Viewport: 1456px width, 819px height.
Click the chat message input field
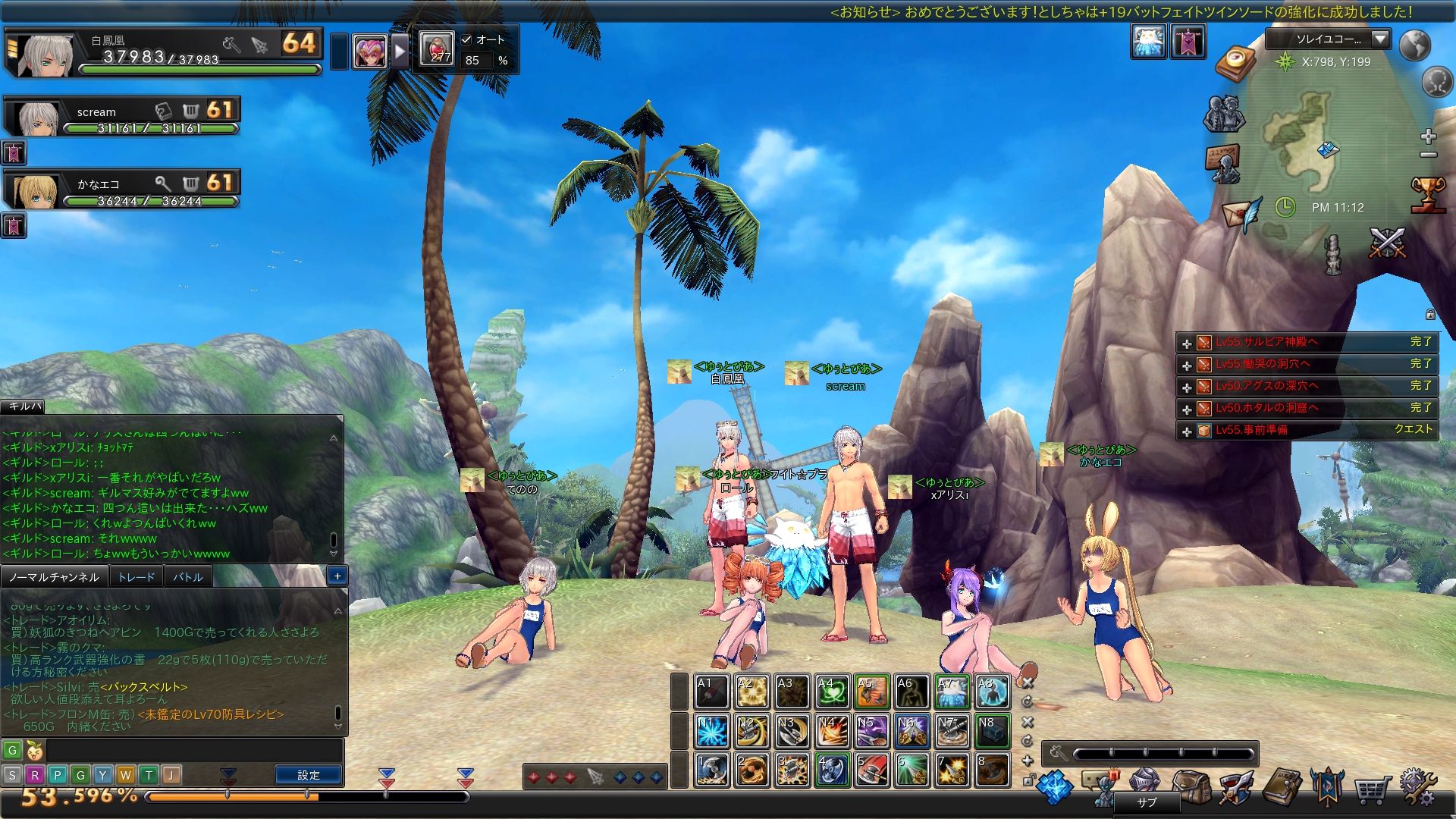(193, 751)
